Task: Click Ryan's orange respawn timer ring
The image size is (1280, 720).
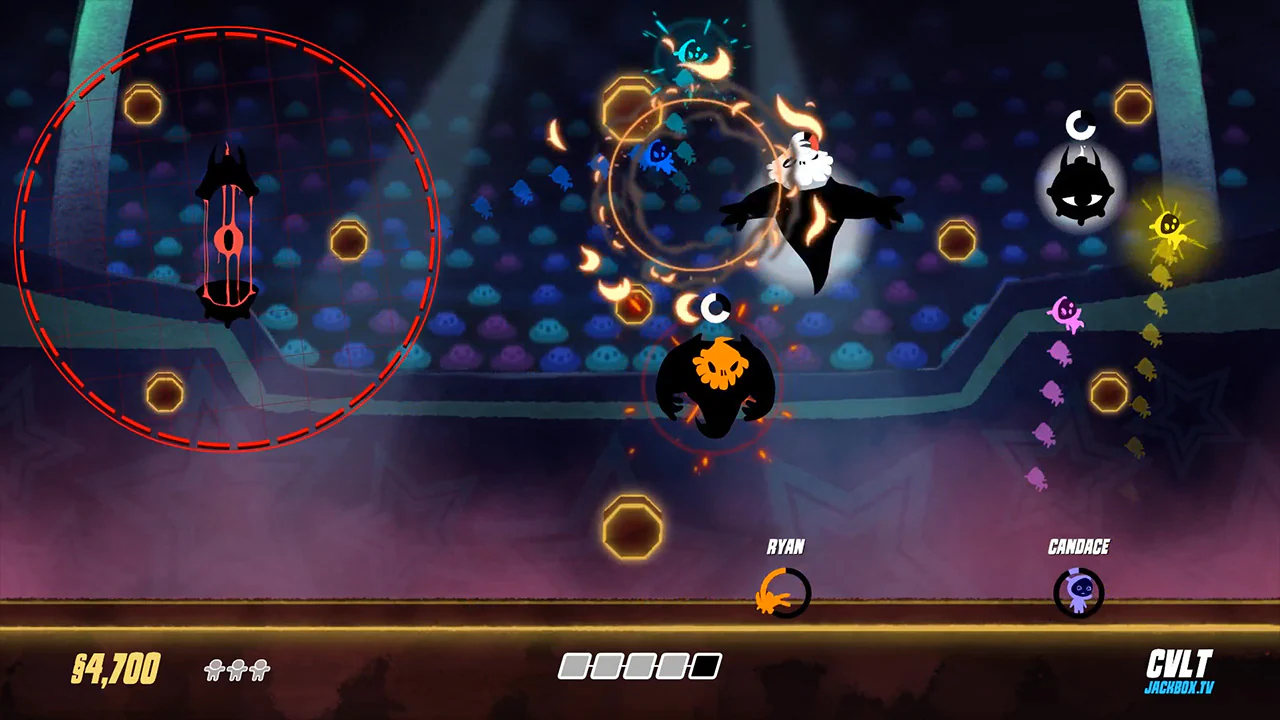Action: click(x=785, y=592)
